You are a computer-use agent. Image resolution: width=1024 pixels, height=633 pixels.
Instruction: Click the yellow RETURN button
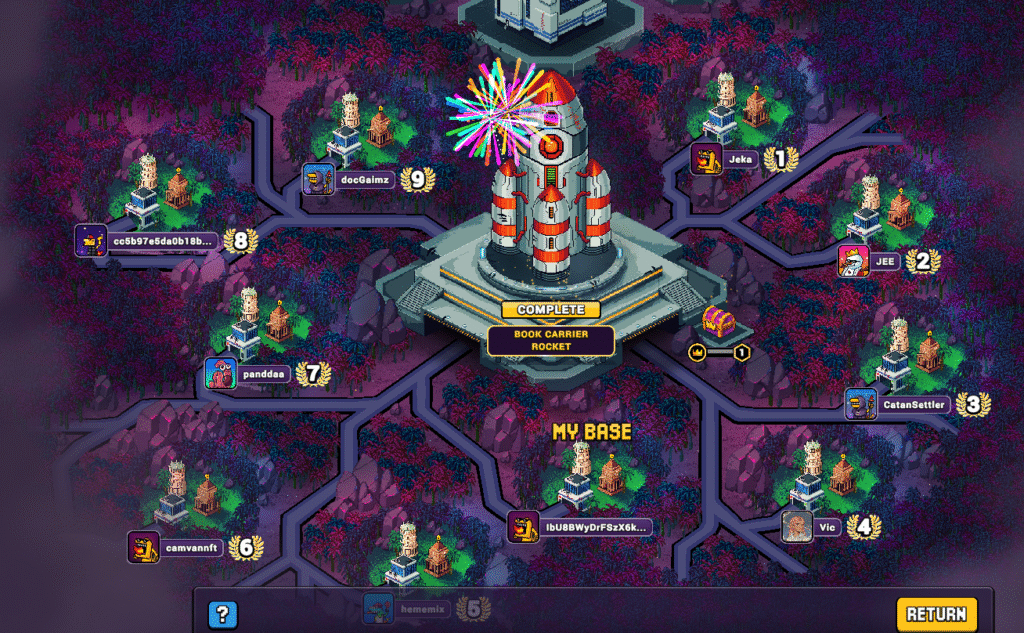pyautogui.click(x=936, y=614)
